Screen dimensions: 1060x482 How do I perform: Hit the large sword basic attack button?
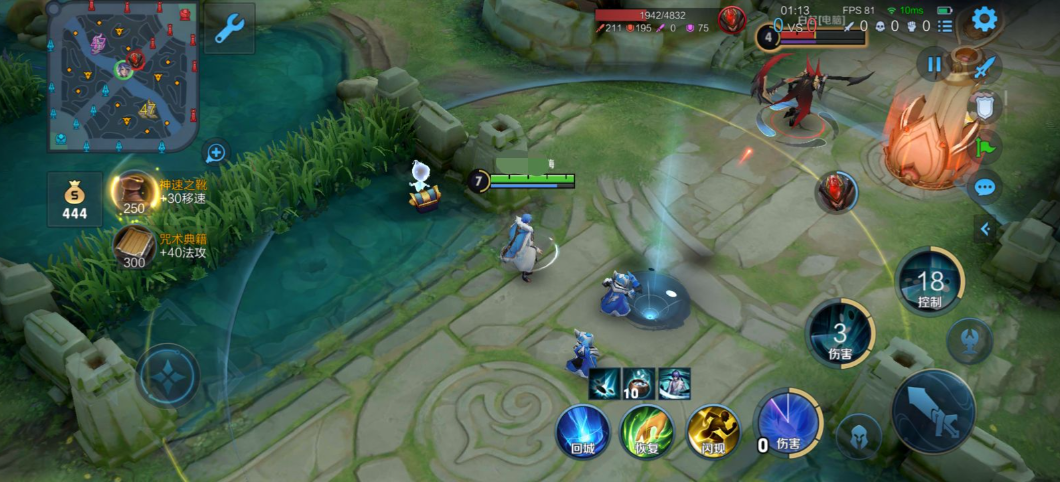(x=933, y=412)
